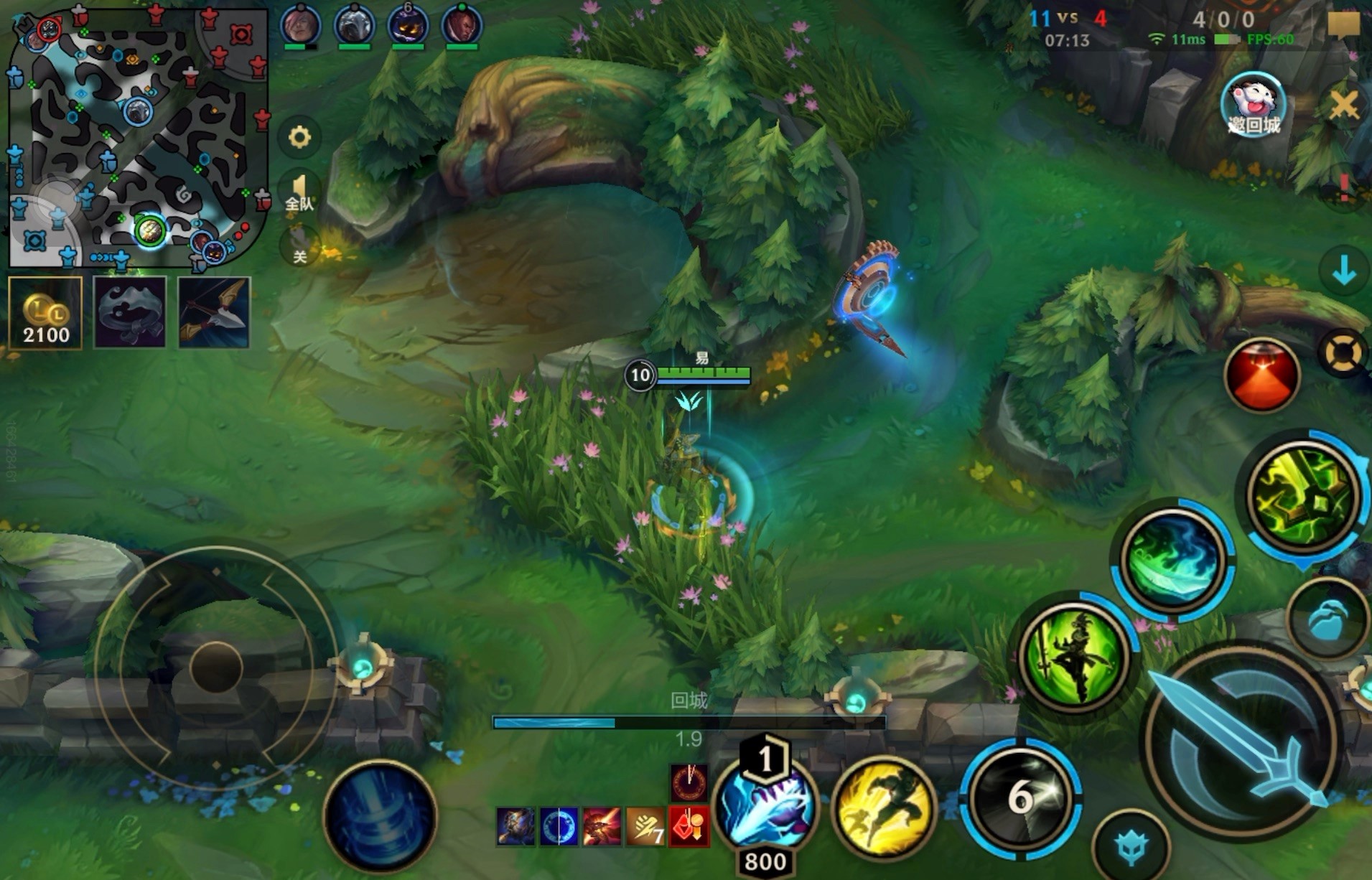Image resolution: width=1372 pixels, height=880 pixels.
Task: Activate the Meditate green swirl ability
Action: tap(1173, 560)
